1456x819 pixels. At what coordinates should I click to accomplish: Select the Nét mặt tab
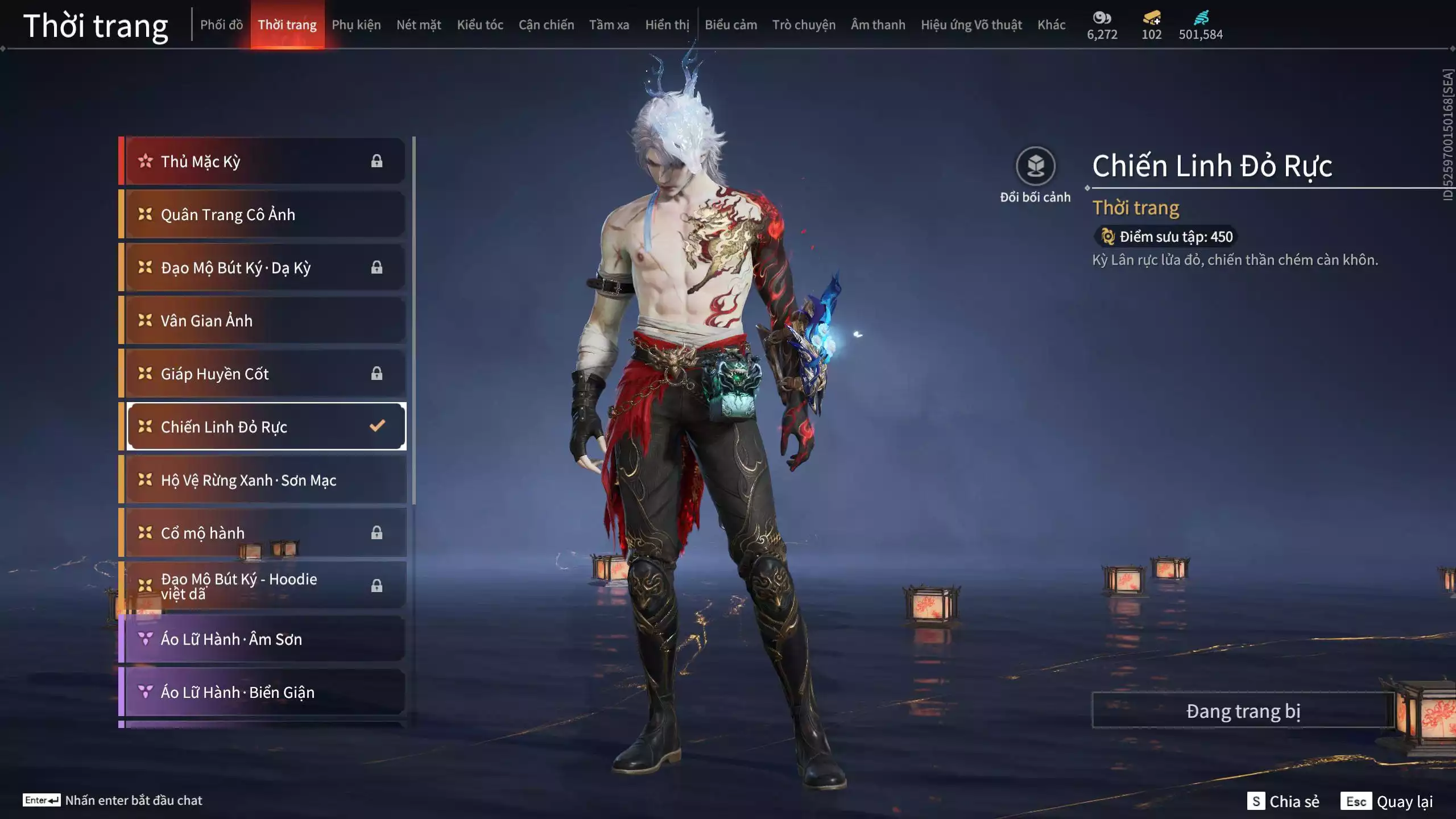click(x=419, y=25)
